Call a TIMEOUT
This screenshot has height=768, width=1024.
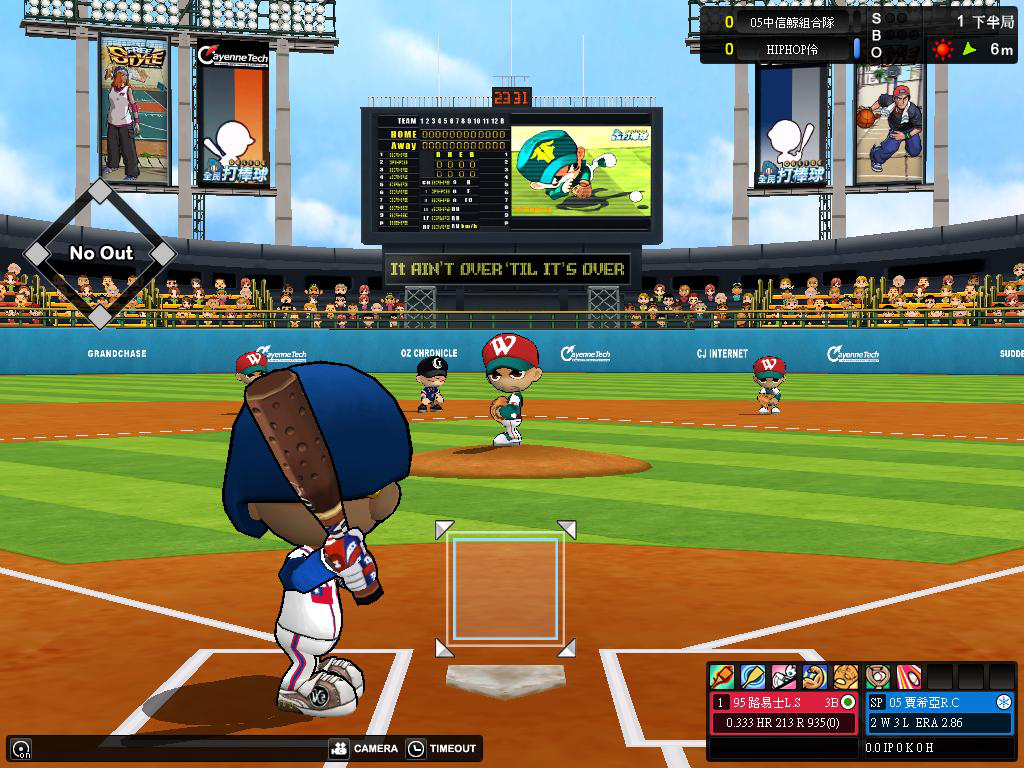coord(442,748)
